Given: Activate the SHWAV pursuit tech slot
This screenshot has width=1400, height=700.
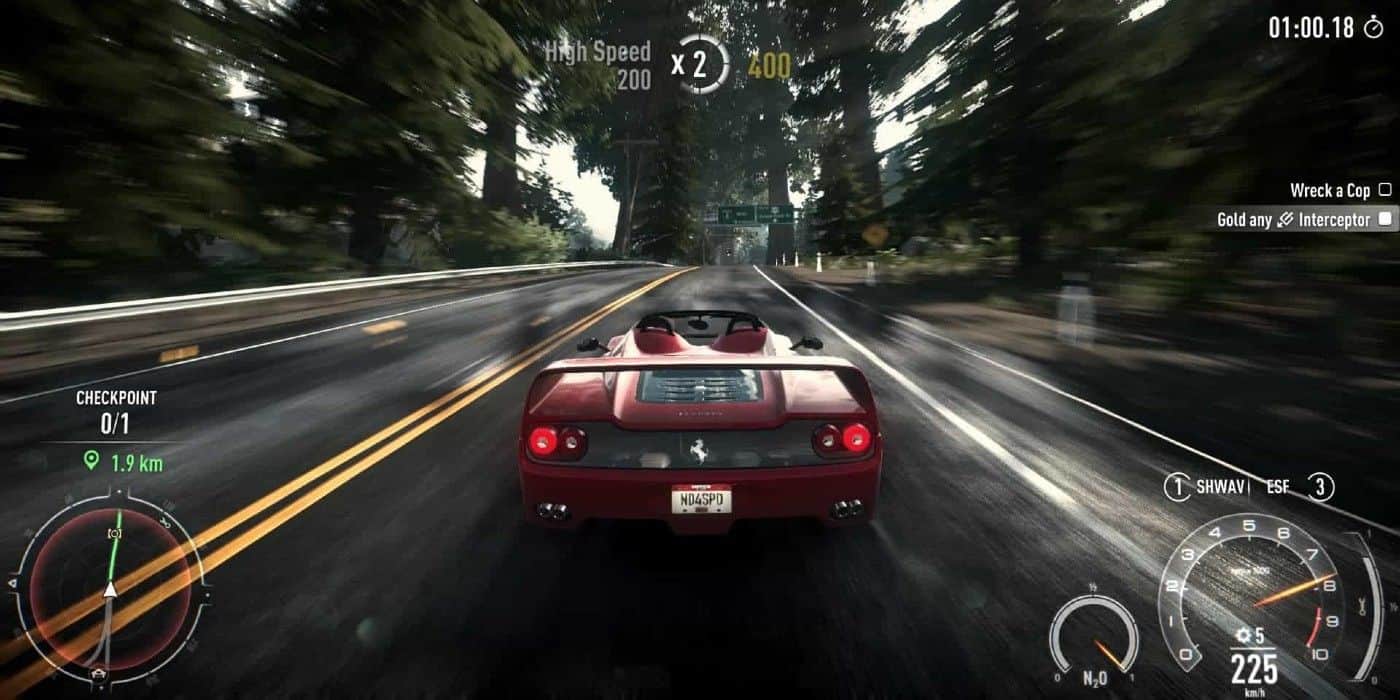Looking at the screenshot, I should pos(1207,487).
